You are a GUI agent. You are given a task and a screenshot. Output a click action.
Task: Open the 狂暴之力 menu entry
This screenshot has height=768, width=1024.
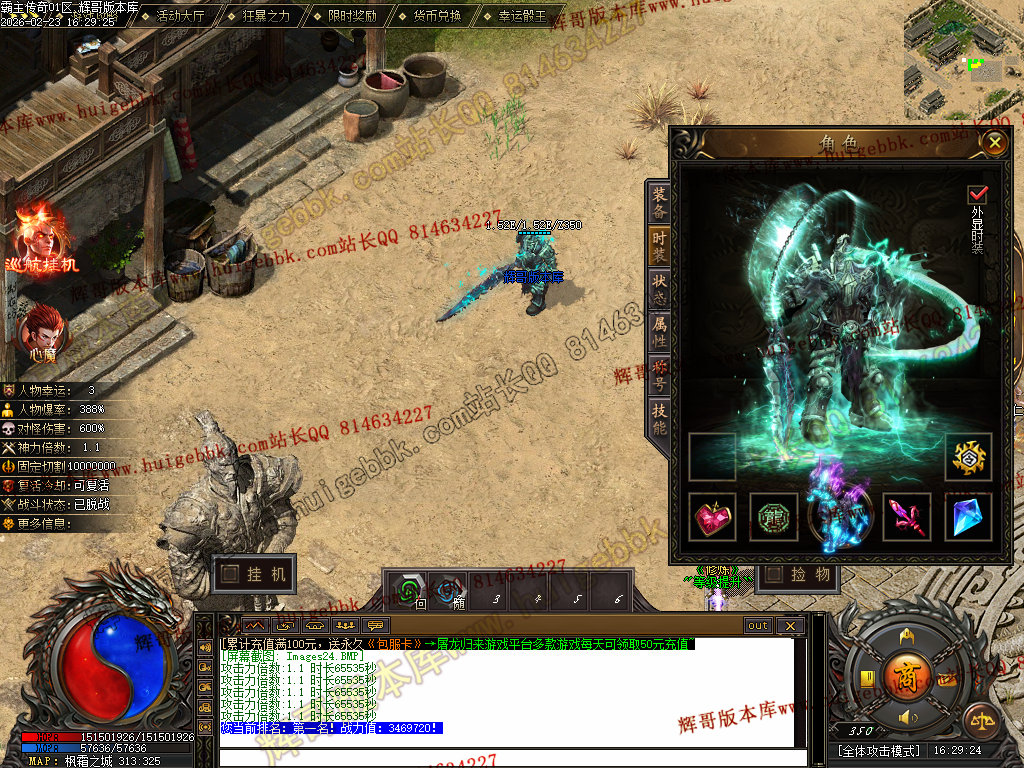266,16
